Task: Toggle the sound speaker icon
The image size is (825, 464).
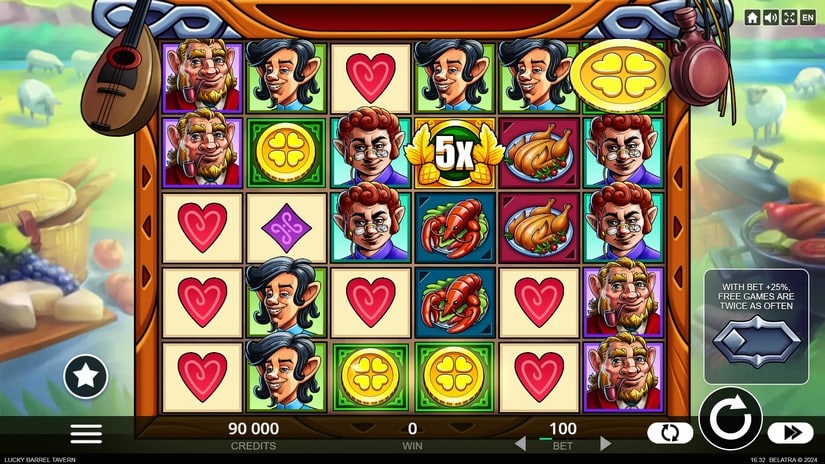Action: click(x=771, y=17)
